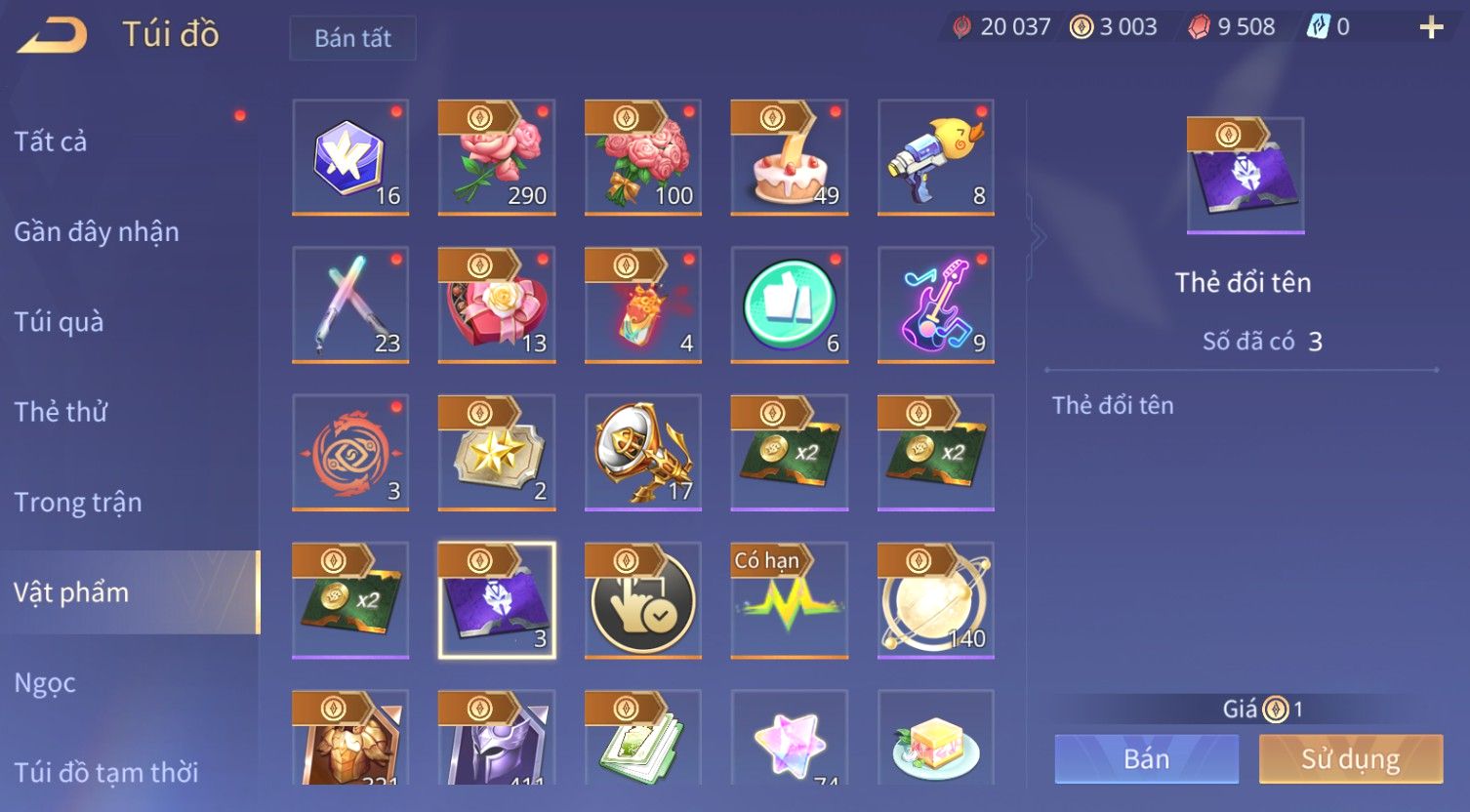Use the item with Sử dụng

coord(1350,759)
